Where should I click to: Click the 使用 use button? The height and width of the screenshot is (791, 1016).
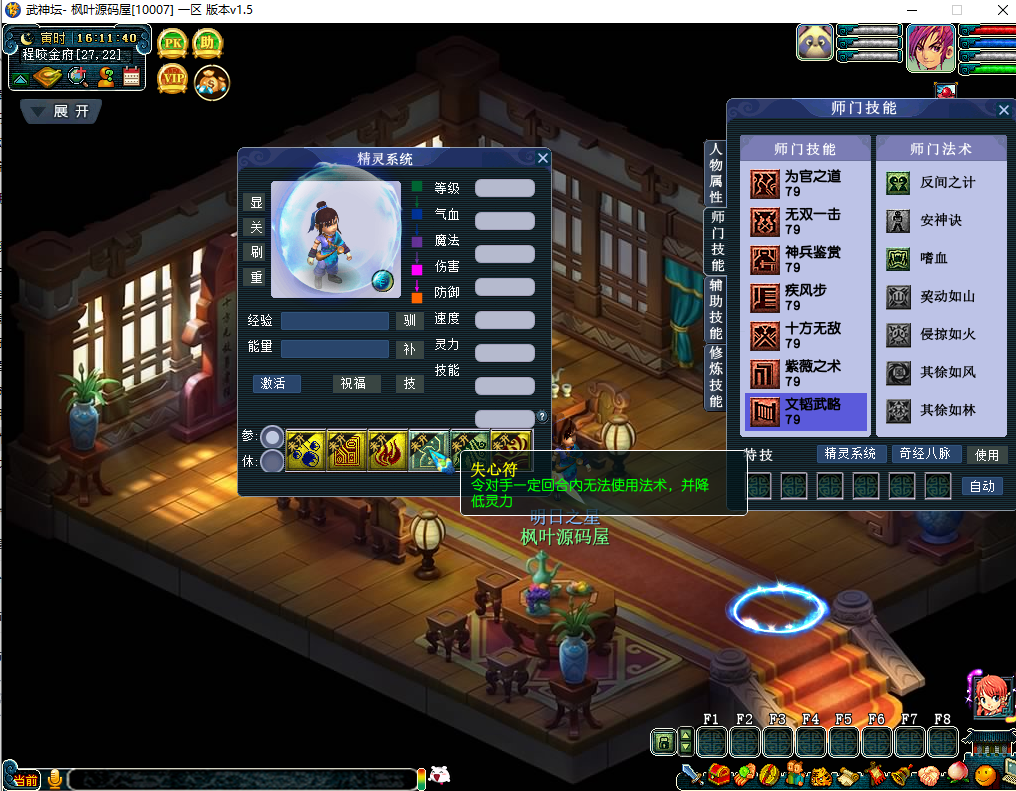coord(987,455)
